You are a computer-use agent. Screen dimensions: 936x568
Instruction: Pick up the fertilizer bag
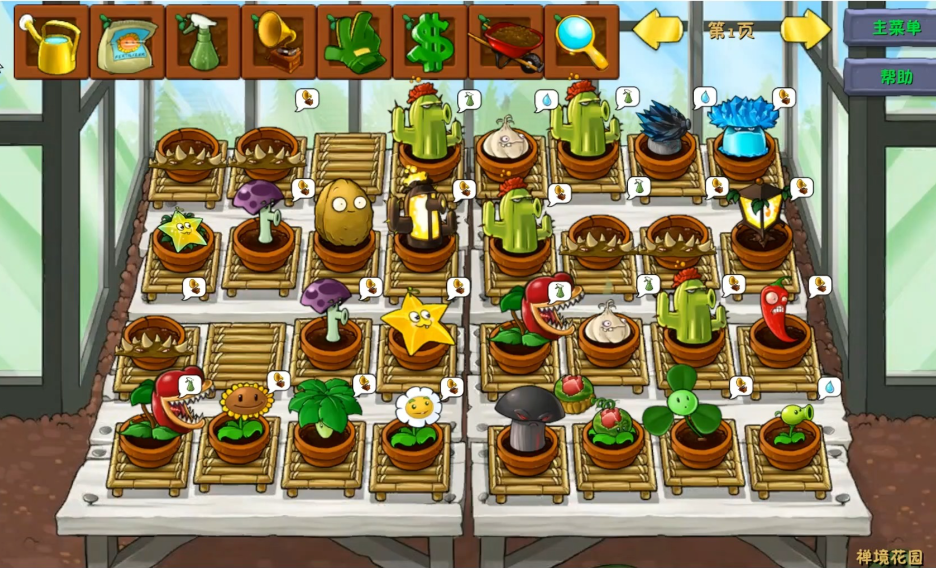(127, 42)
